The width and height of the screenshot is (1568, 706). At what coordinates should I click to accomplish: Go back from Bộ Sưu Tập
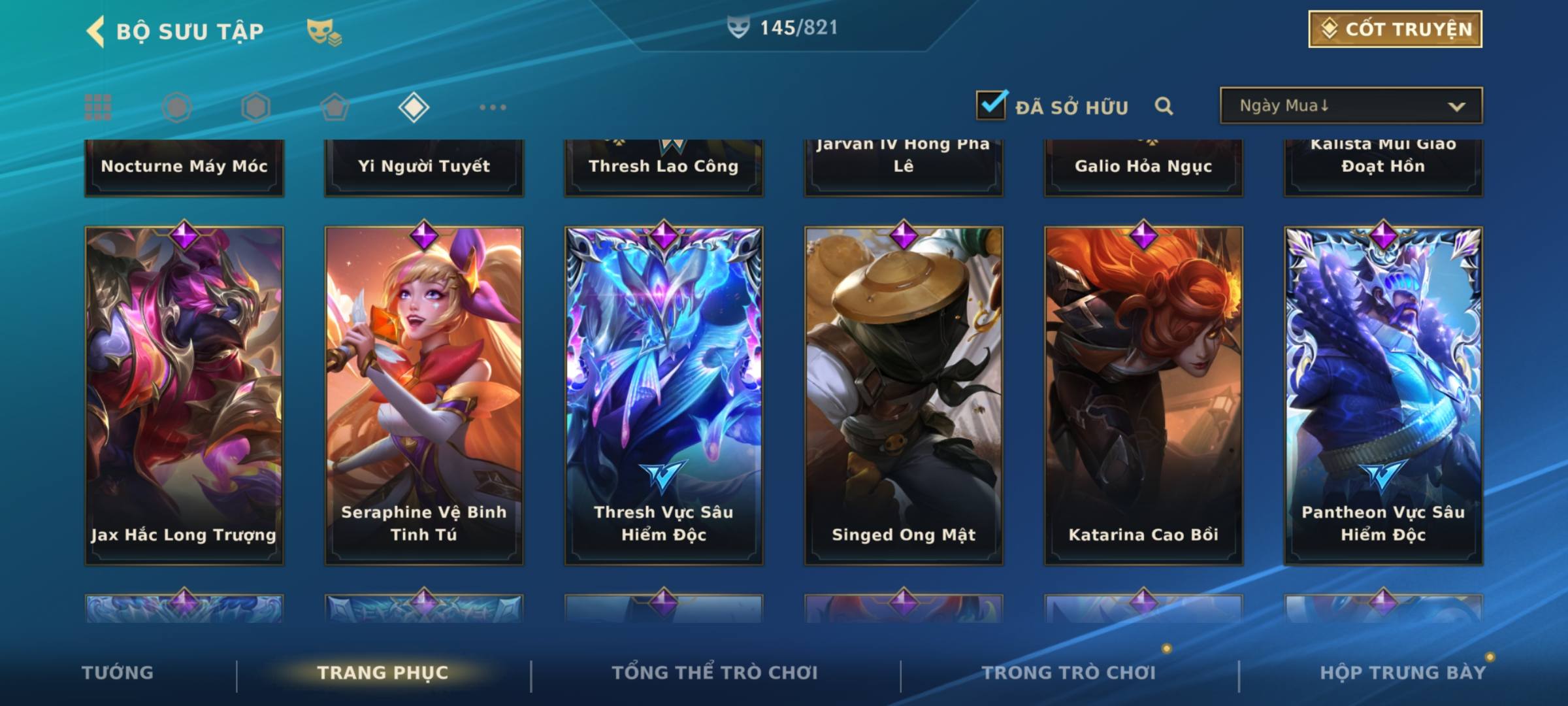[x=96, y=31]
